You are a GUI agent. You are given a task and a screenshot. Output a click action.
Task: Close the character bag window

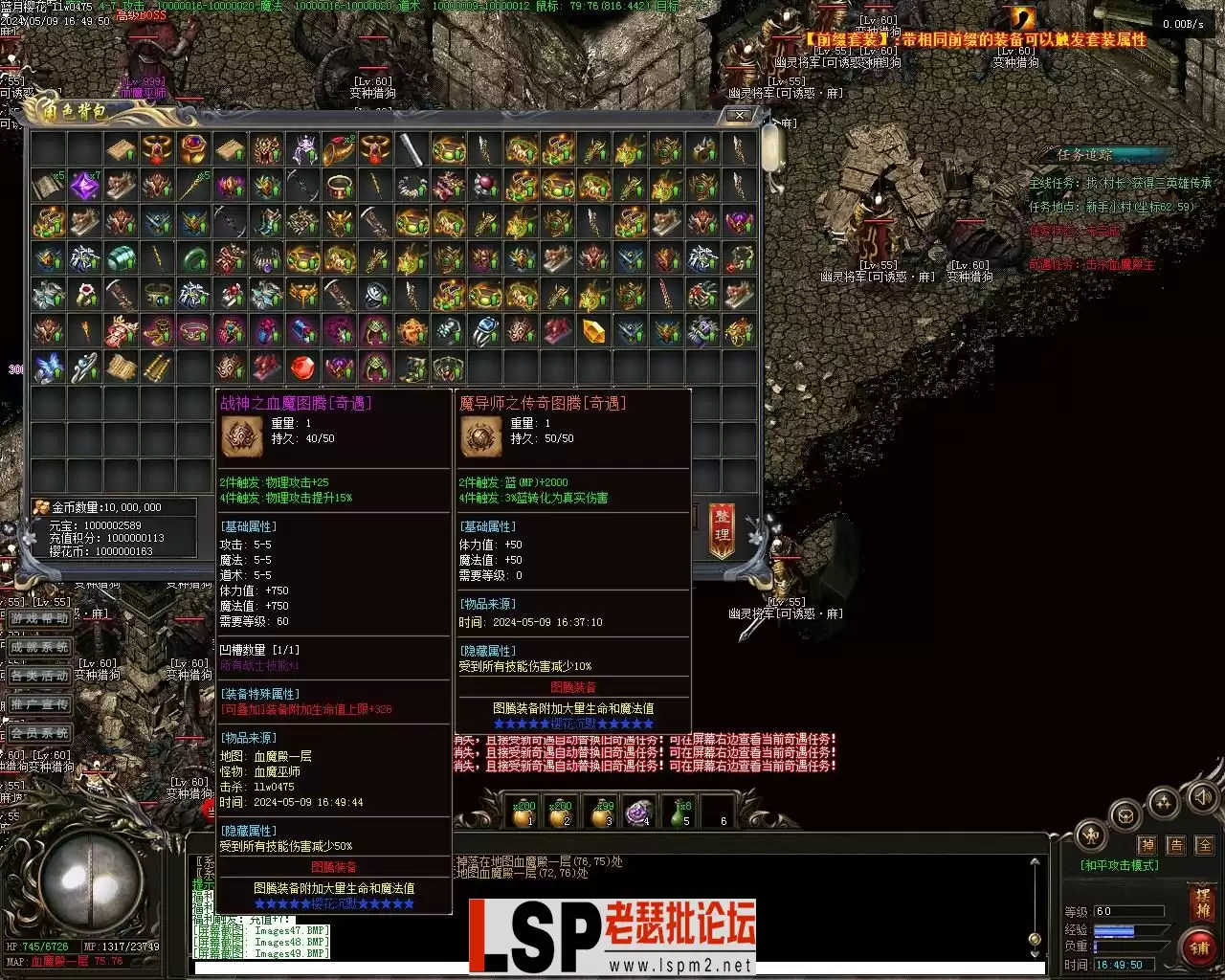(740, 115)
